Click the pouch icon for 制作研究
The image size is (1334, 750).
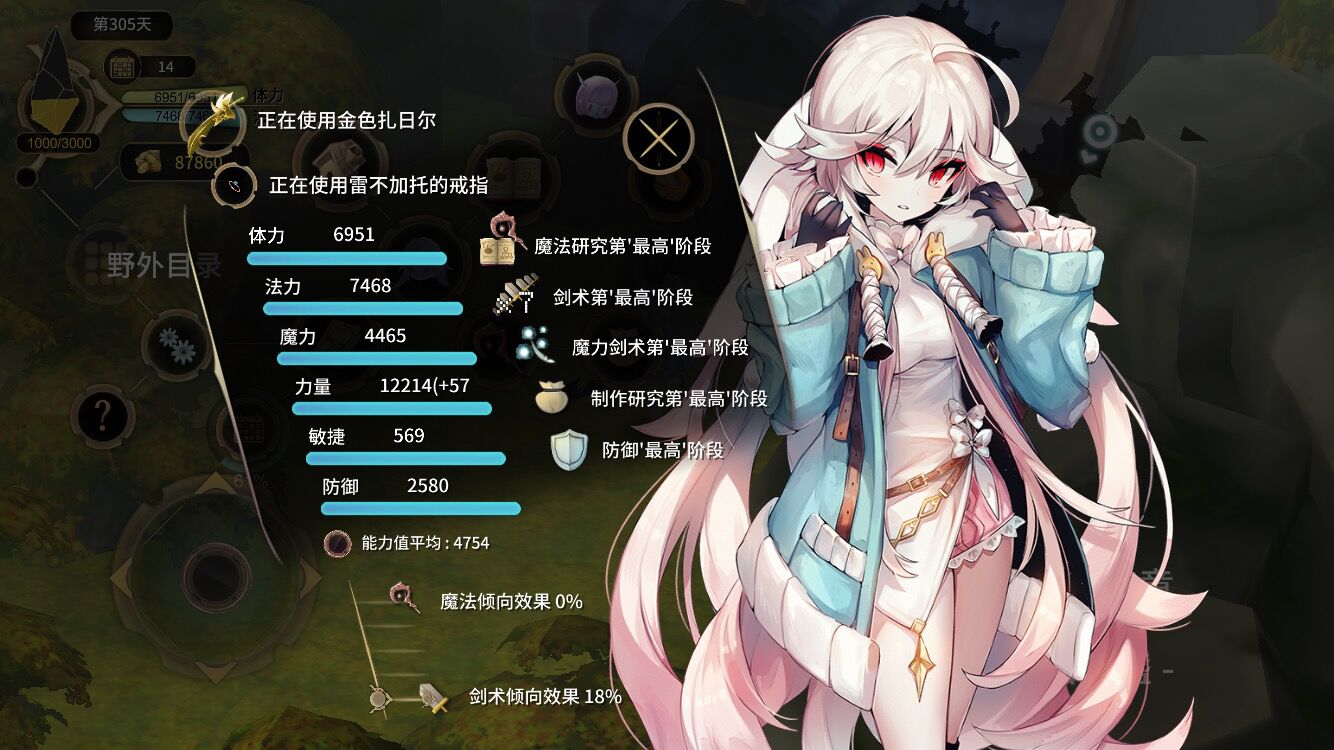click(550, 397)
